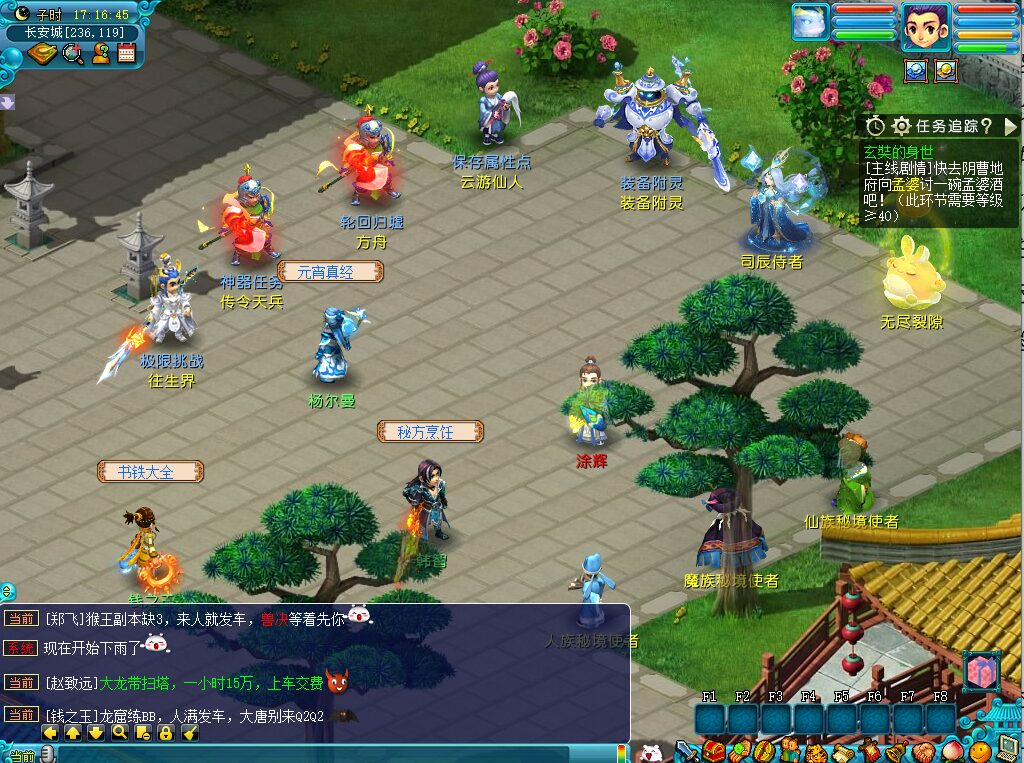Open the calendar activity schedule
The height and width of the screenshot is (763, 1024).
point(127,53)
